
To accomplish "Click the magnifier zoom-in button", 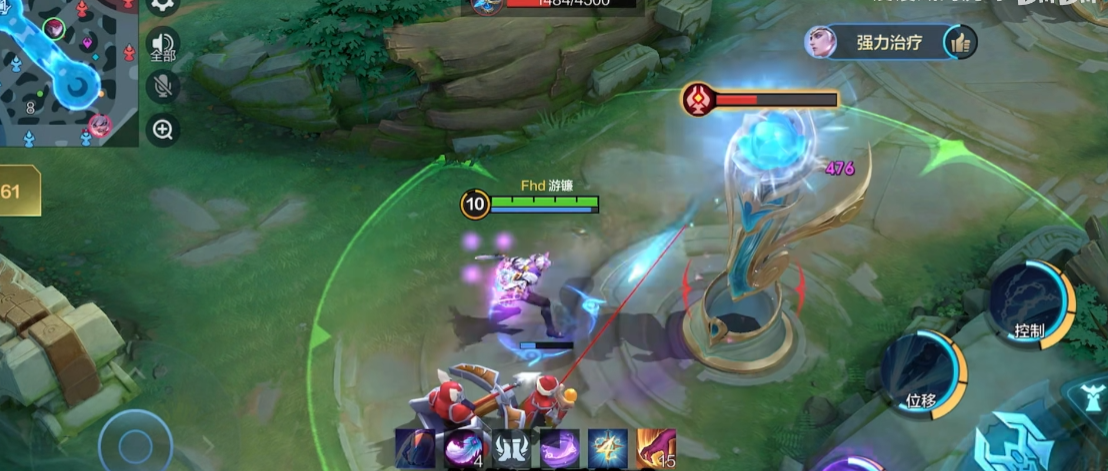I will [x=163, y=128].
